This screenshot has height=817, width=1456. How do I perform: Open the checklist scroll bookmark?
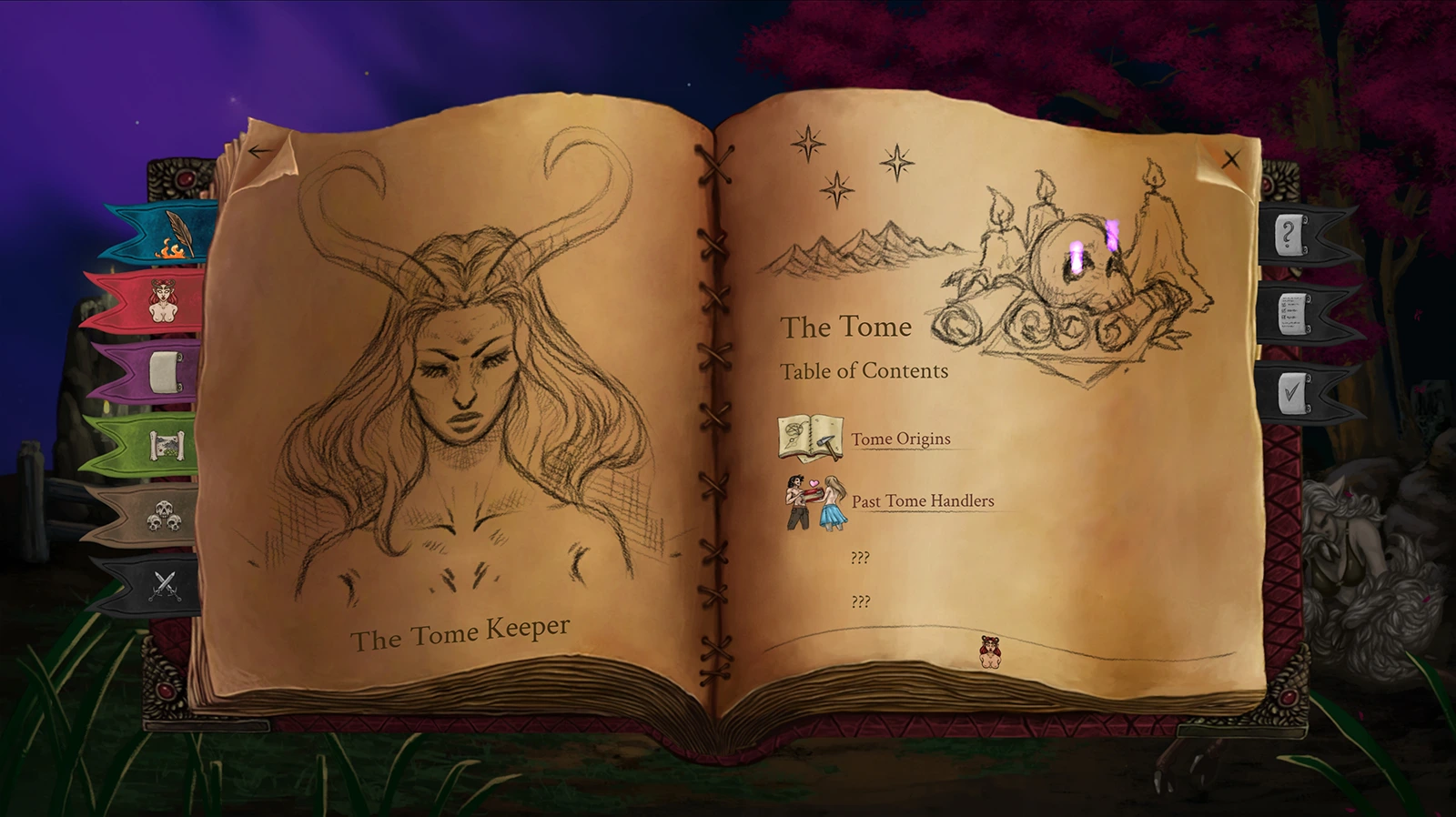tap(1292, 313)
